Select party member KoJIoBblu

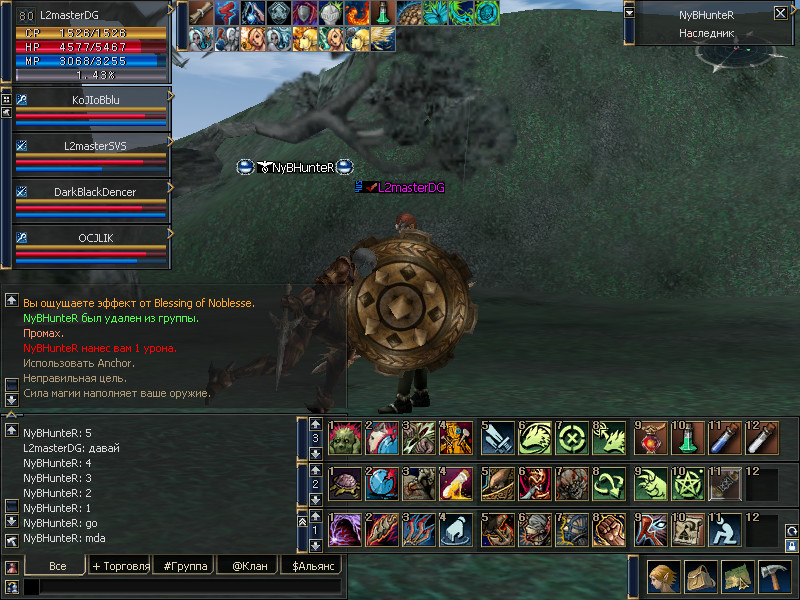pos(91,99)
